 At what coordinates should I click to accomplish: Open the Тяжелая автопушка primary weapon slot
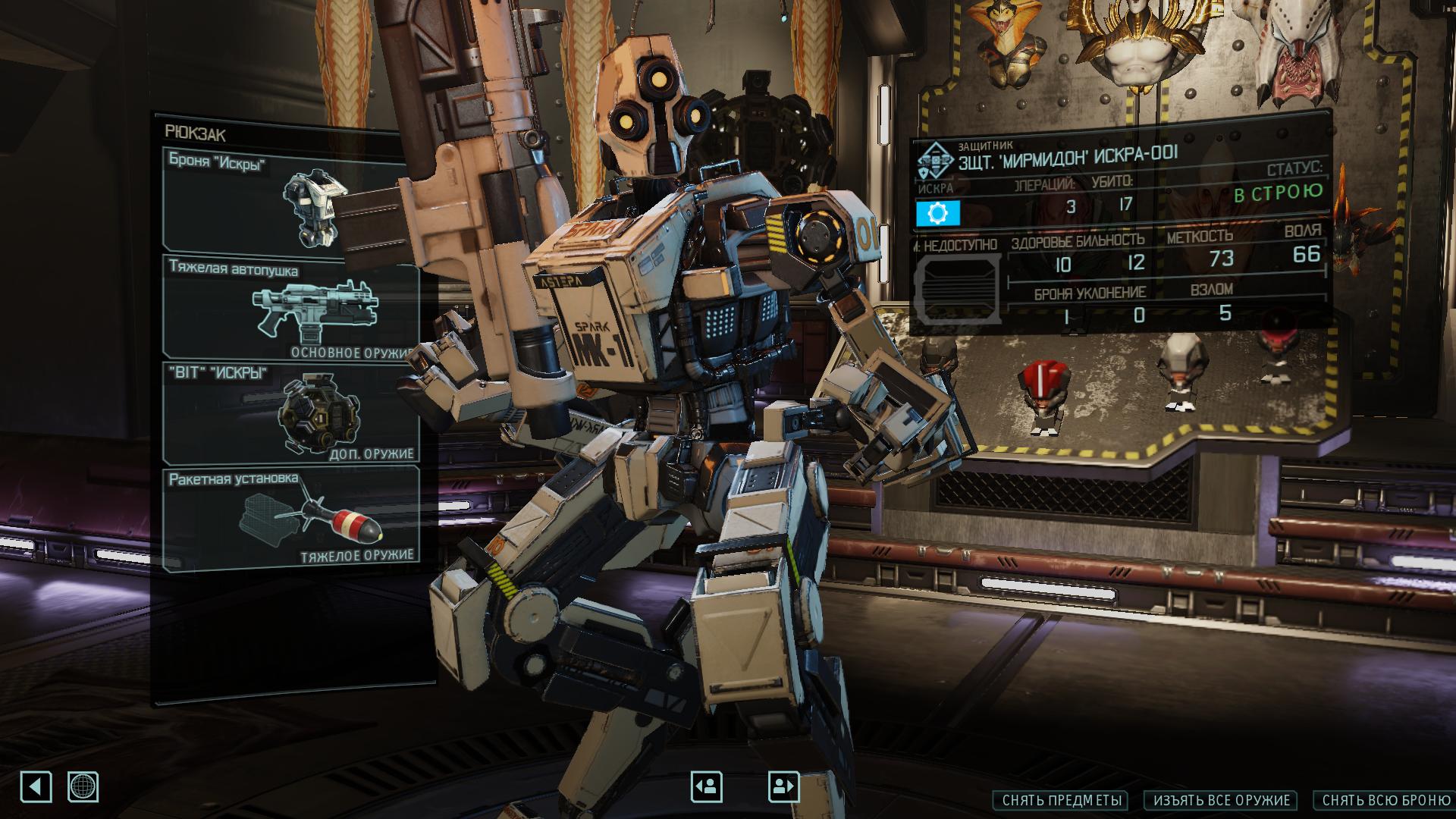click(290, 307)
